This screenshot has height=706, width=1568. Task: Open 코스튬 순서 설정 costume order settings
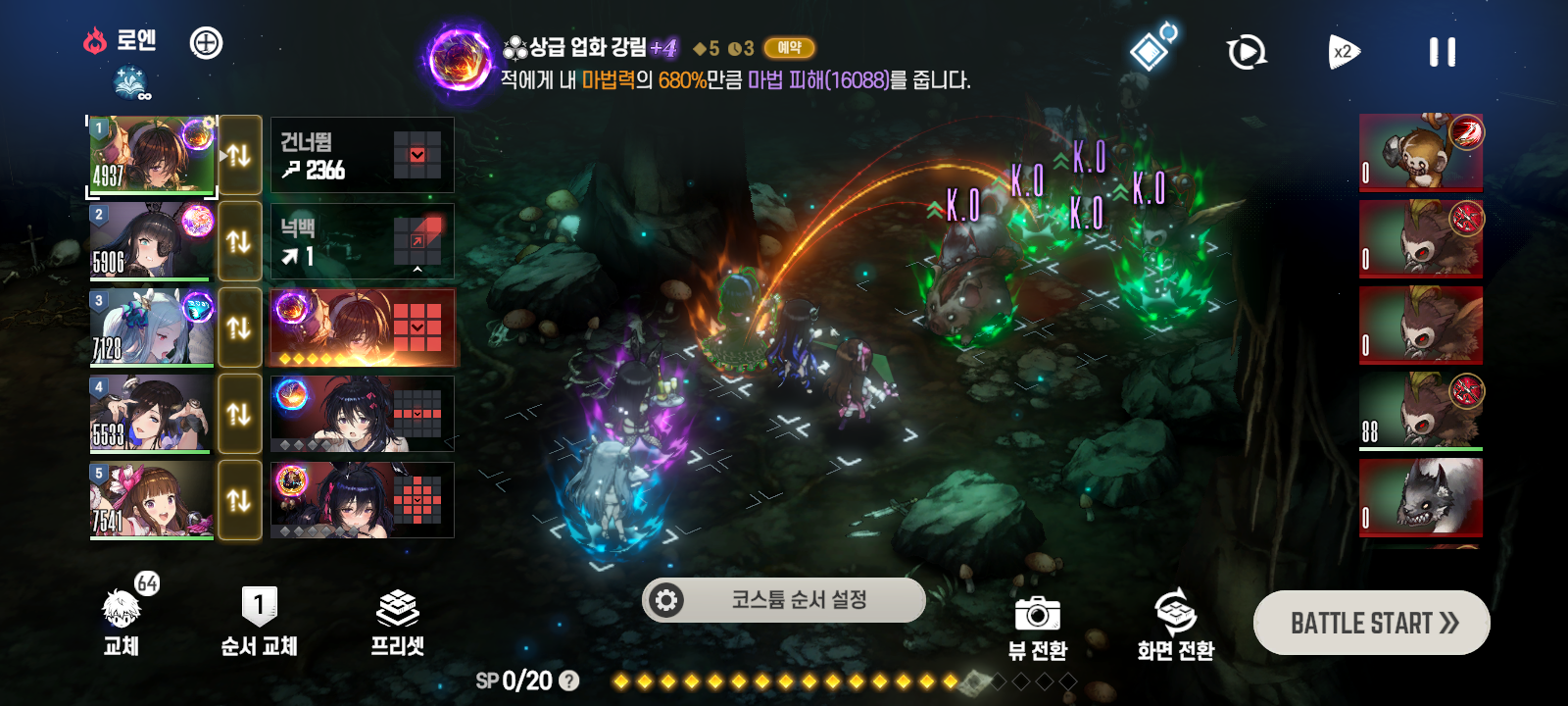click(x=783, y=599)
